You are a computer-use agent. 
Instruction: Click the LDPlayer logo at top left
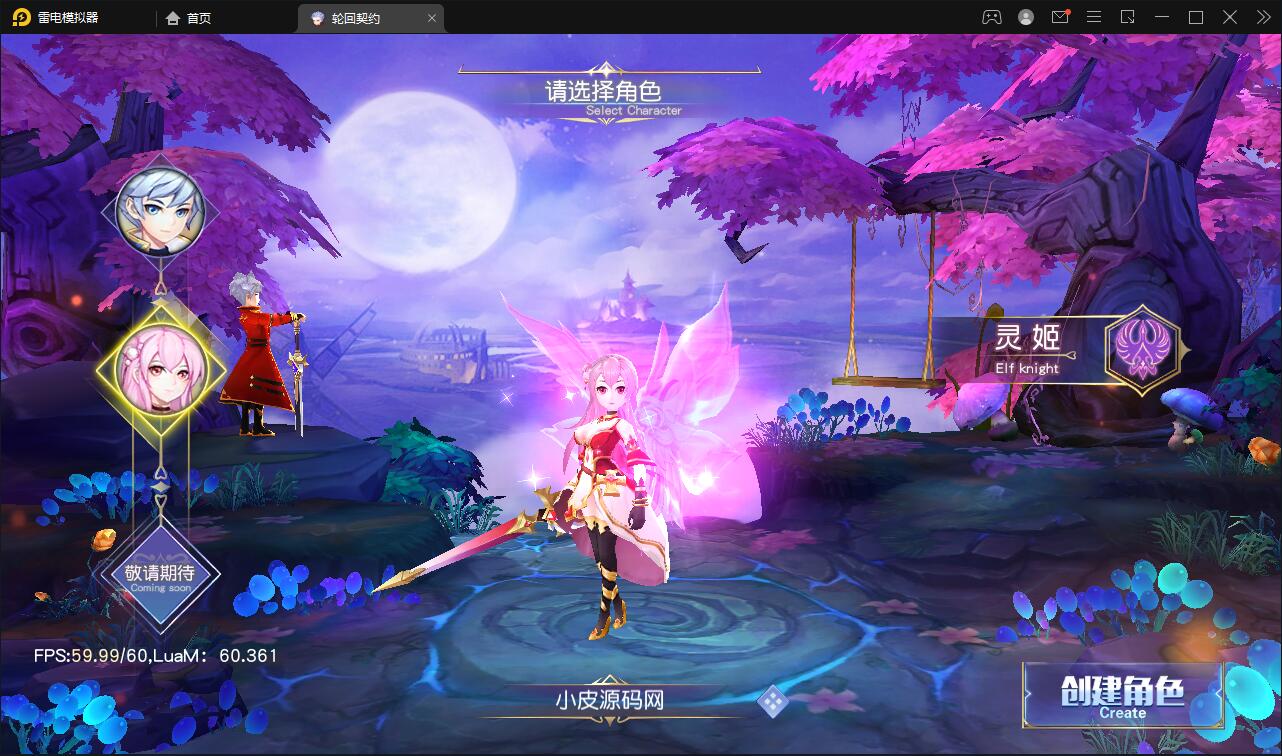click(18, 17)
